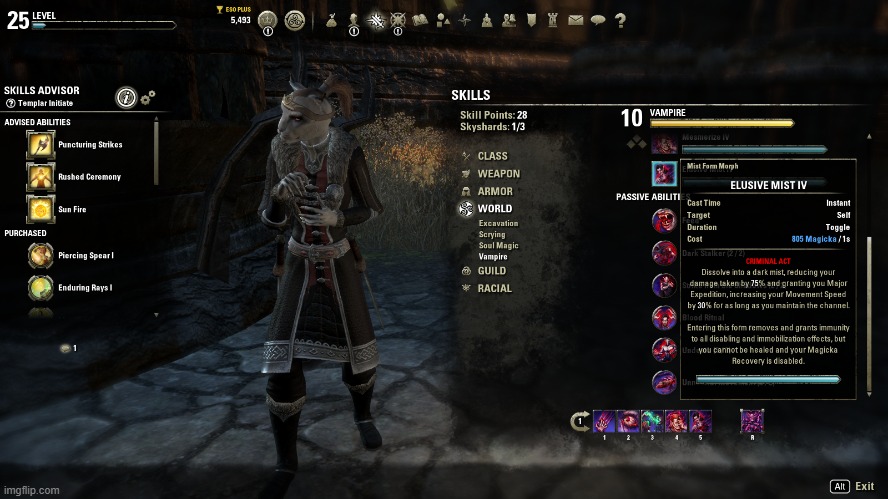Open the Crown Store coin icon
Screen dimensions: 888x499
[267, 20]
